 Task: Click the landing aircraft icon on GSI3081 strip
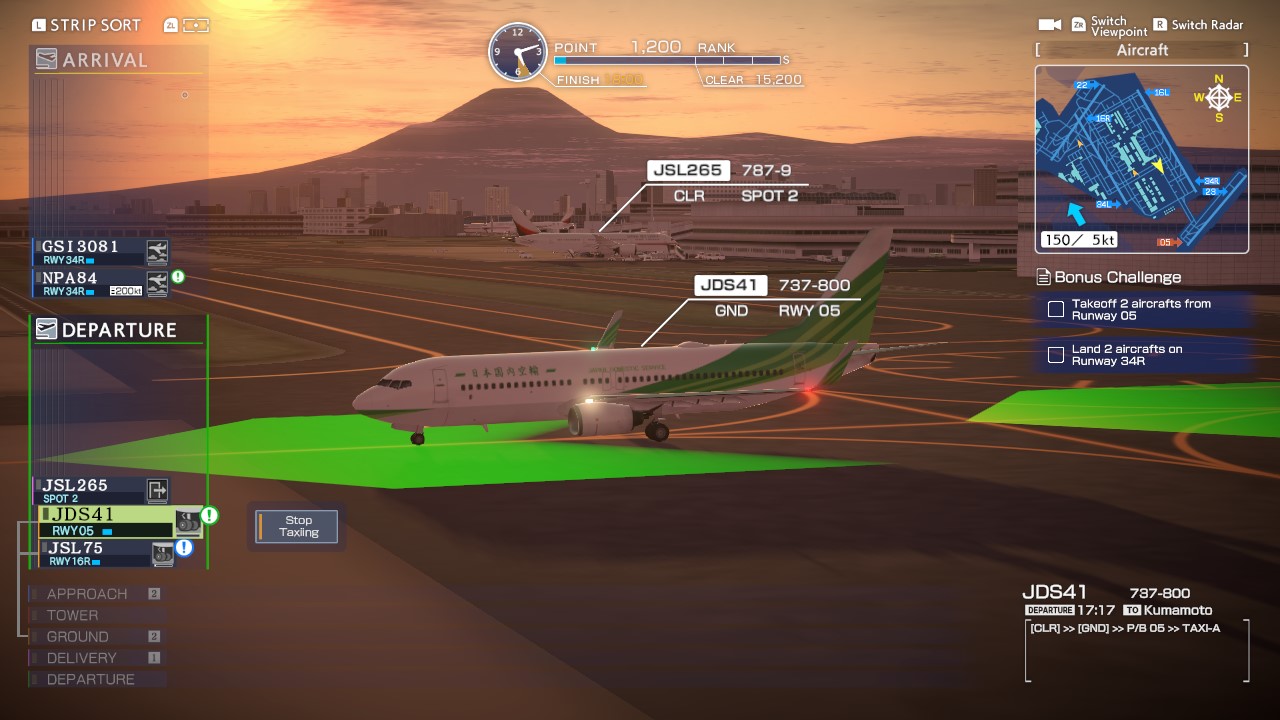click(157, 251)
